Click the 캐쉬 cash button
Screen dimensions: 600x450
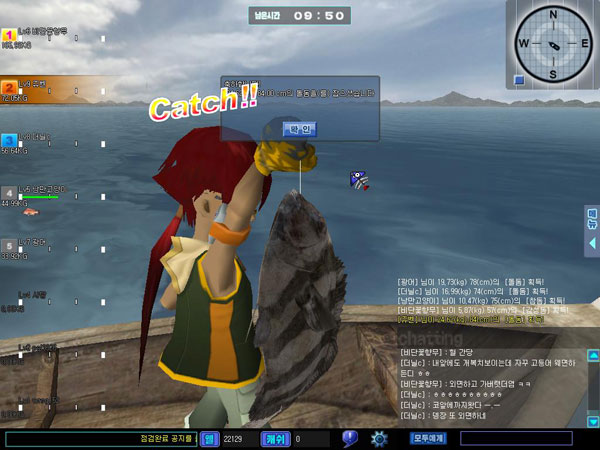[275, 438]
